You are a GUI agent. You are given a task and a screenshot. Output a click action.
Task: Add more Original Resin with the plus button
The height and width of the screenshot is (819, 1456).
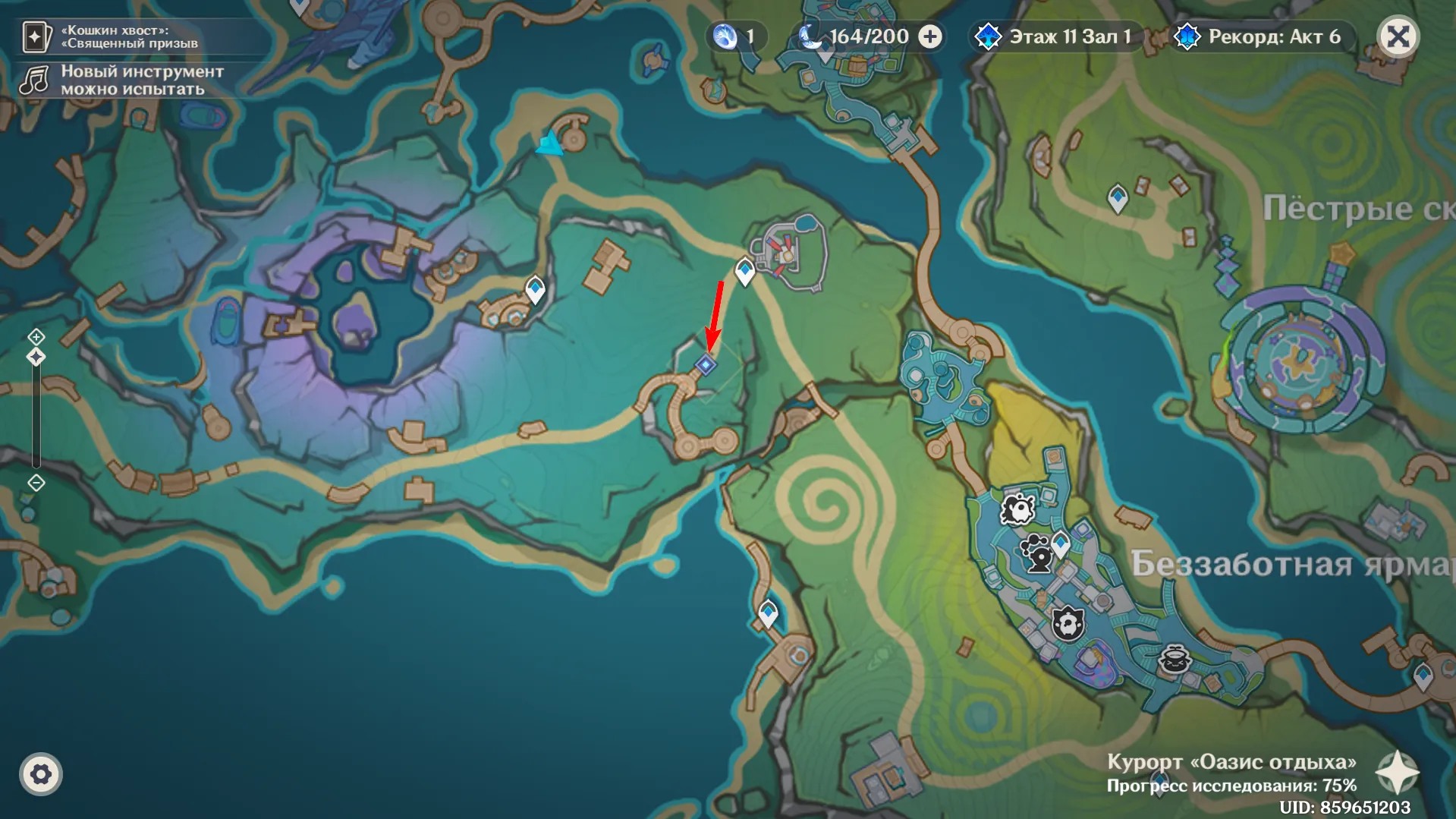pos(930,36)
